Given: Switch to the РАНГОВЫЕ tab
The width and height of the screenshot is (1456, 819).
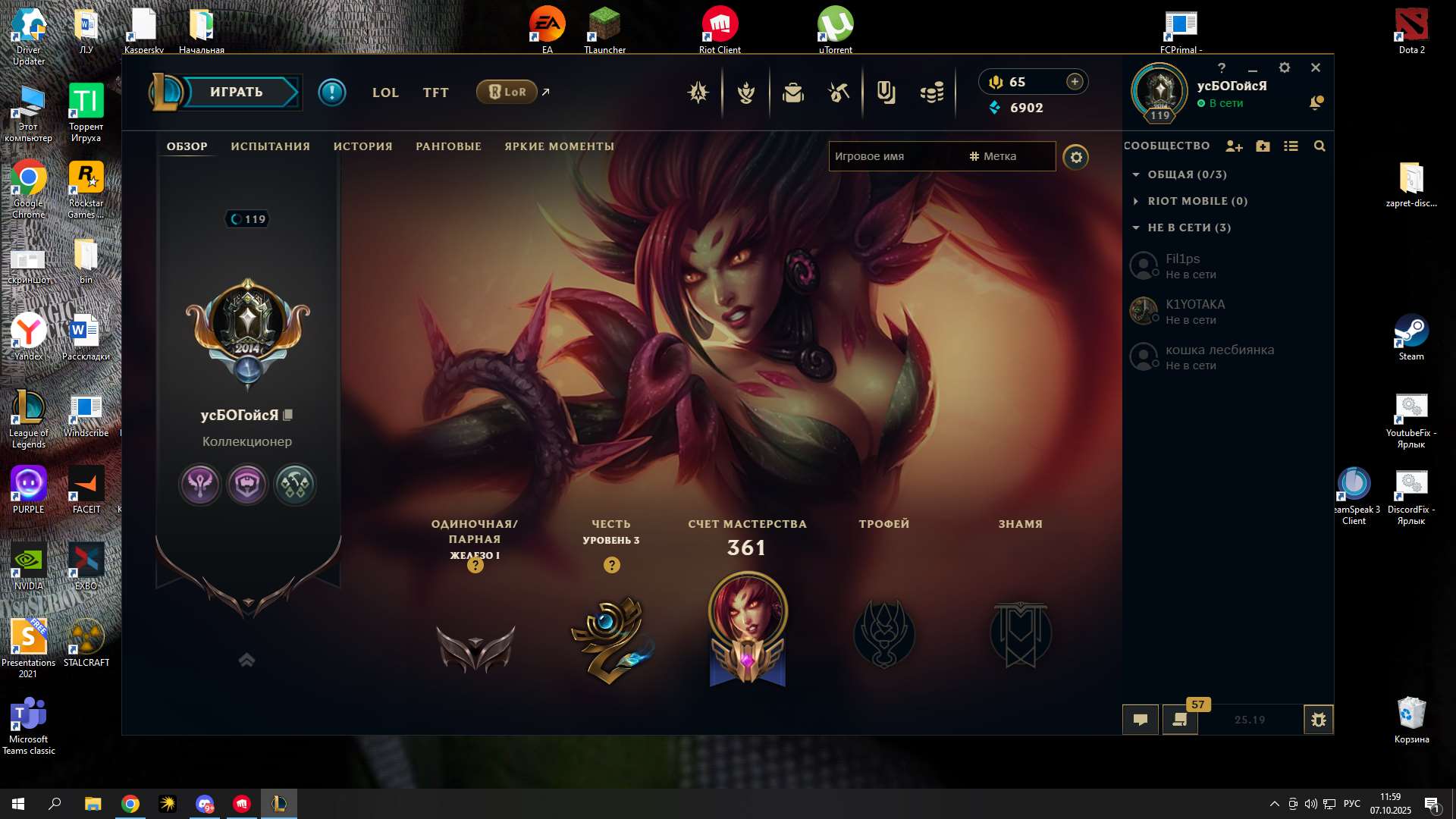Looking at the screenshot, I should 448,146.
